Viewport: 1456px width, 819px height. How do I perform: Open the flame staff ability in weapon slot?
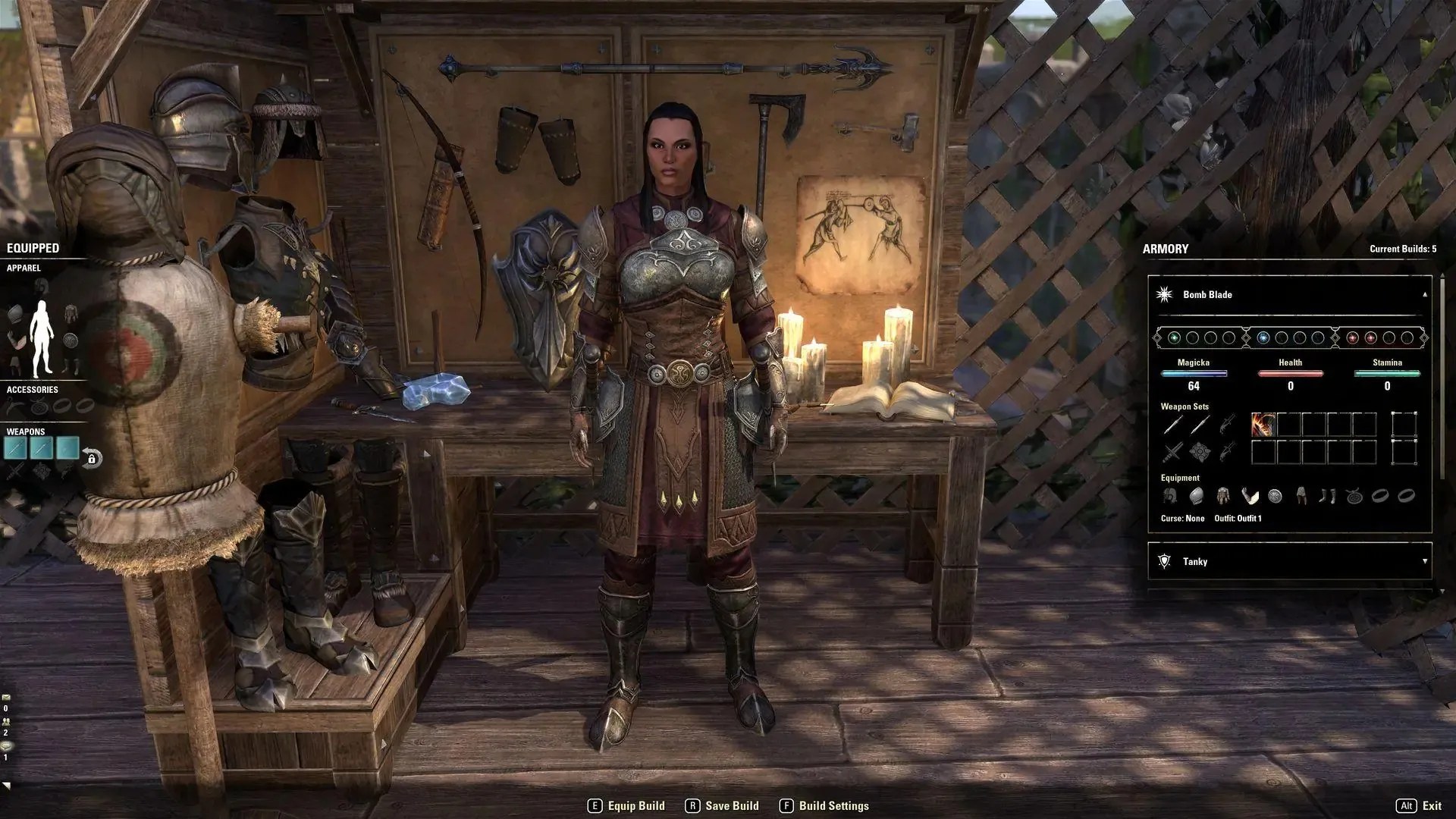pos(1262,424)
